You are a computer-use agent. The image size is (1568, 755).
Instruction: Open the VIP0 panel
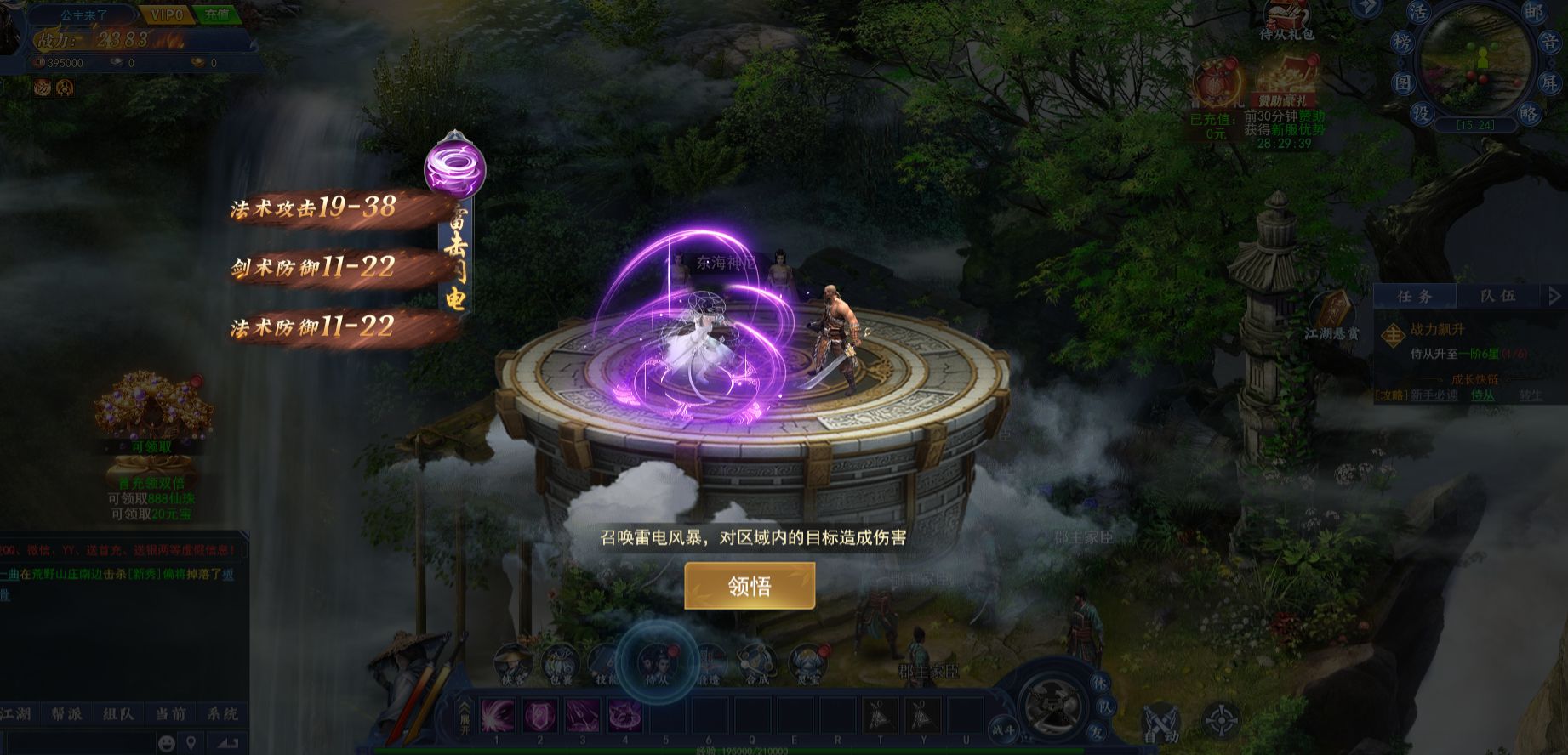167,14
